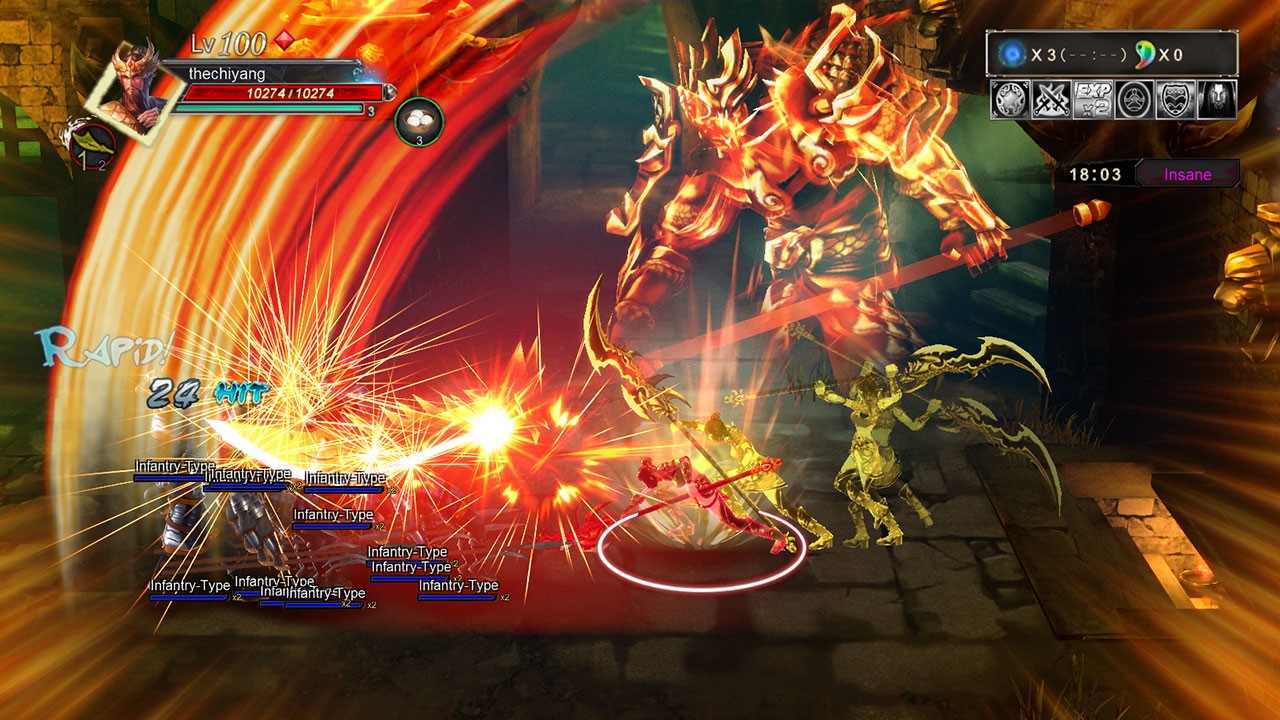The image size is (1280, 720).
Task: Click the cyan musou gauge below the health bar
Action: point(270,107)
